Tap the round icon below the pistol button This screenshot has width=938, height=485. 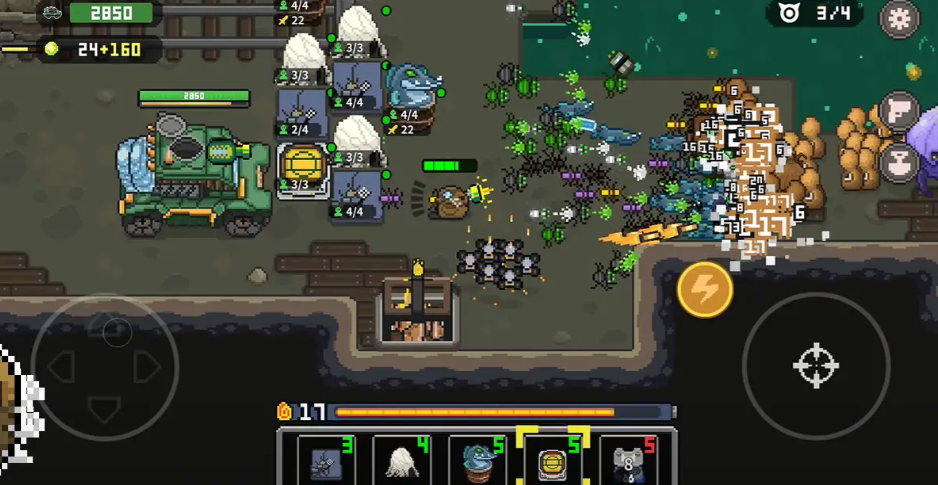899,161
